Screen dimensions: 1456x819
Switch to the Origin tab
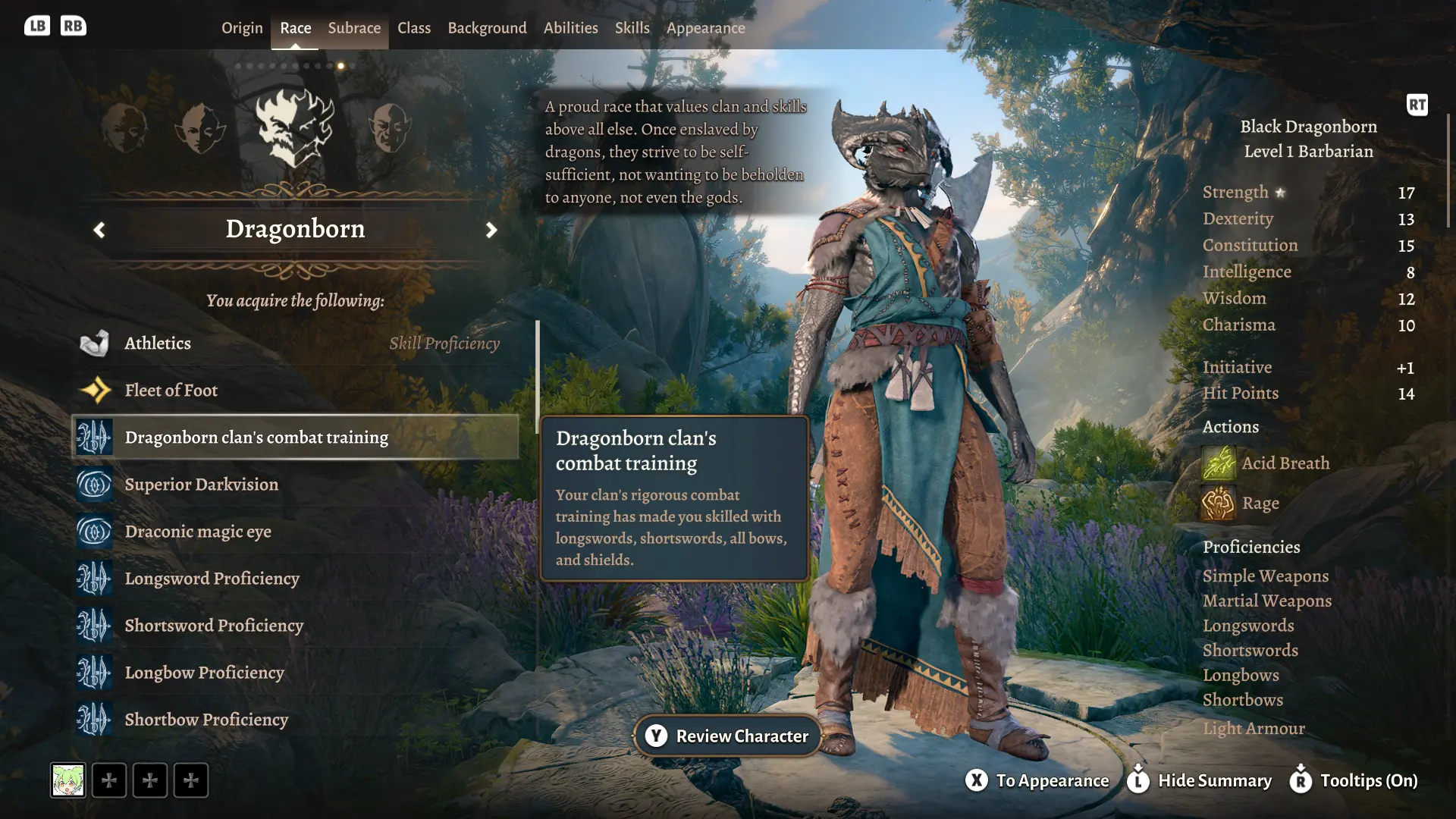(242, 28)
